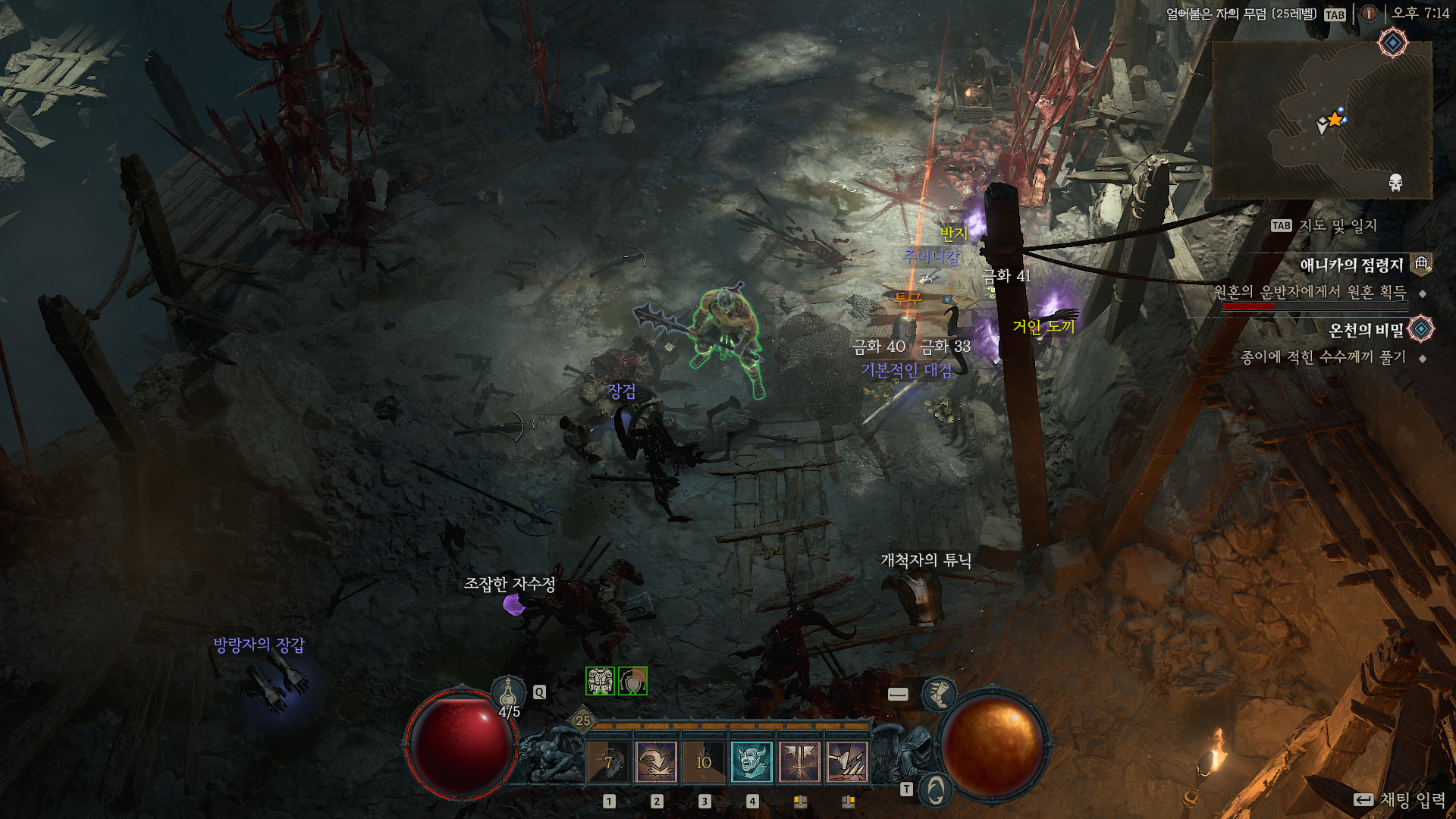Click the helmet buff icon
The width and height of the screenshot is (1456, 819).
tap(632, 681)
